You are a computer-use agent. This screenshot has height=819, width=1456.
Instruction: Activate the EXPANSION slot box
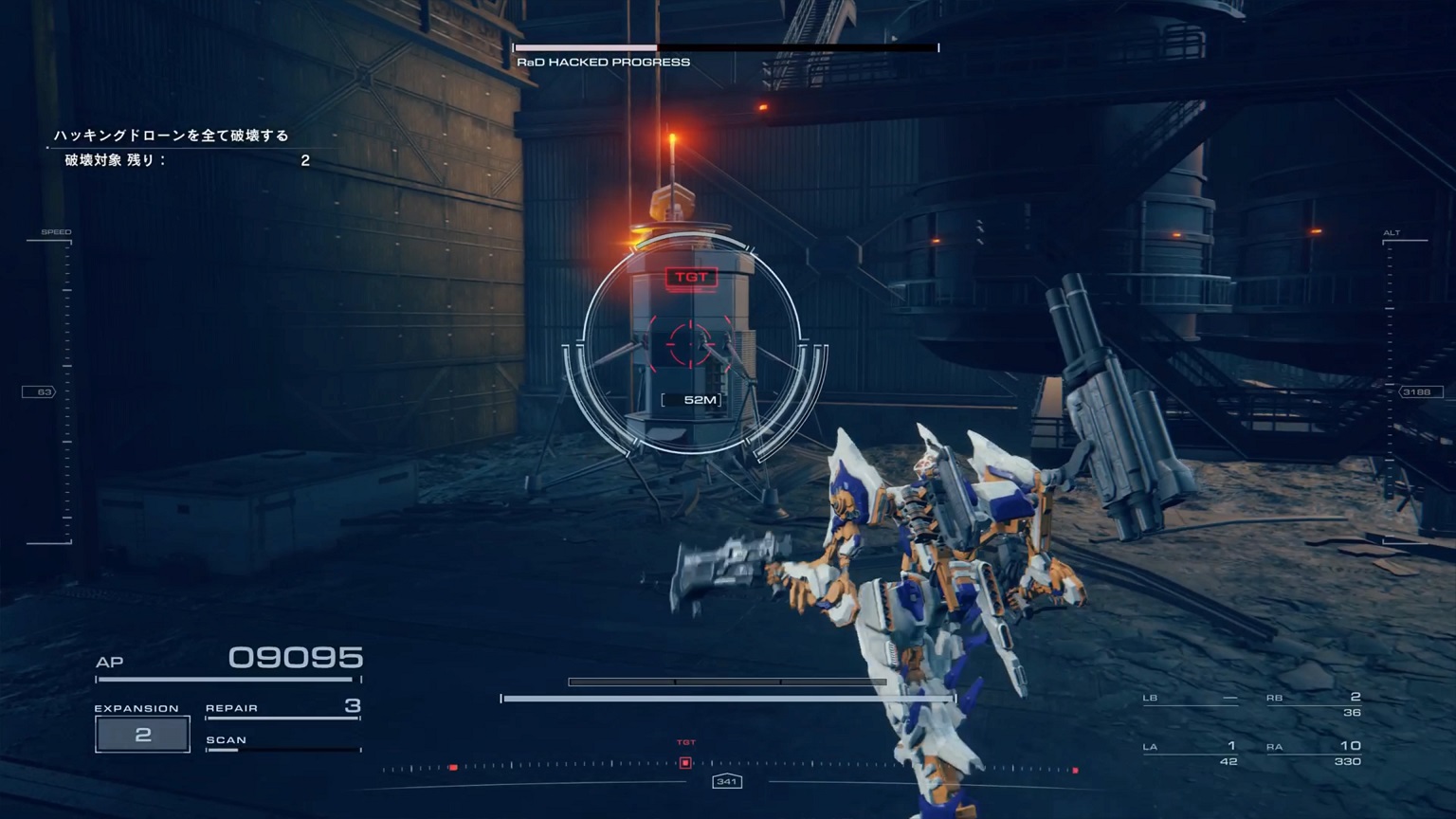coord(142,735)
